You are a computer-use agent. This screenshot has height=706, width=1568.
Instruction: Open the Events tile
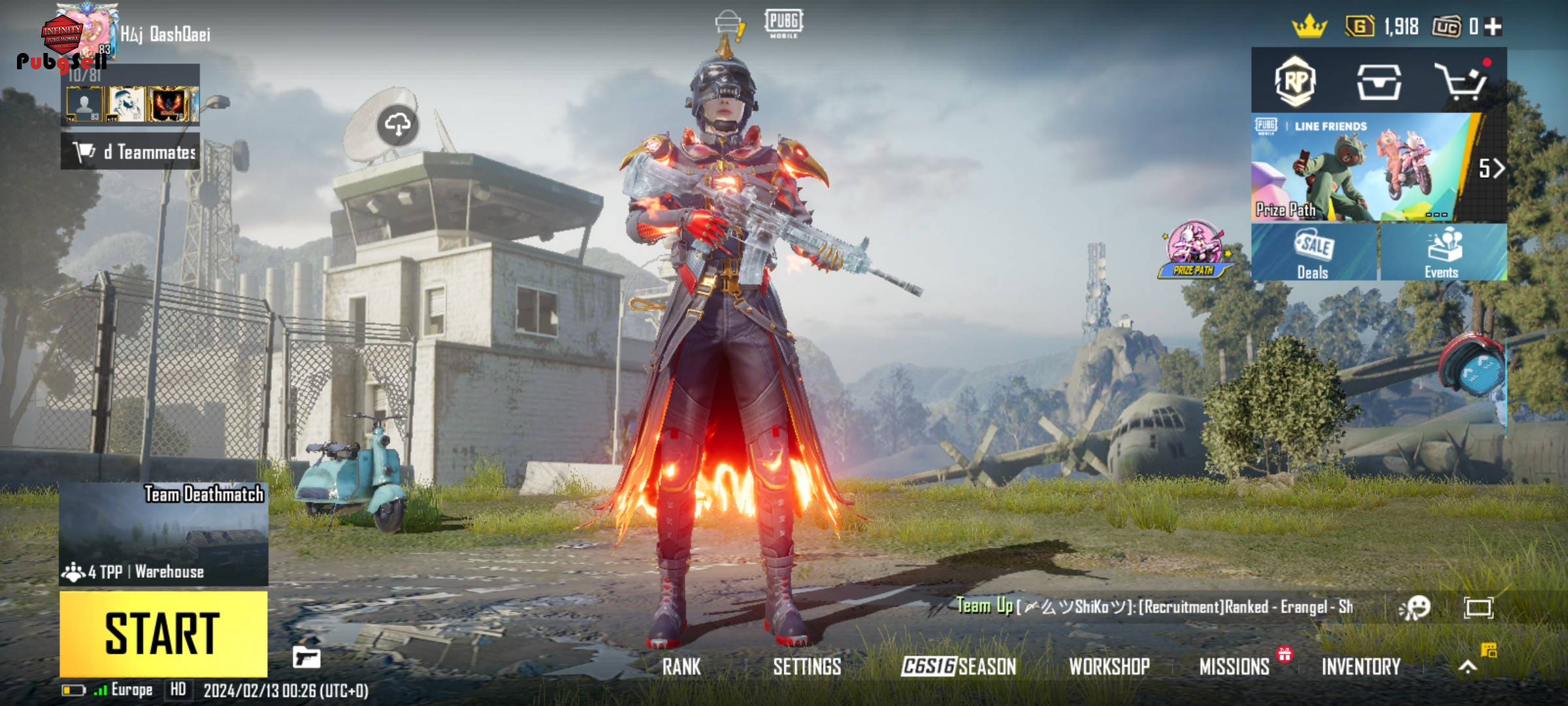coord(1443,253)
